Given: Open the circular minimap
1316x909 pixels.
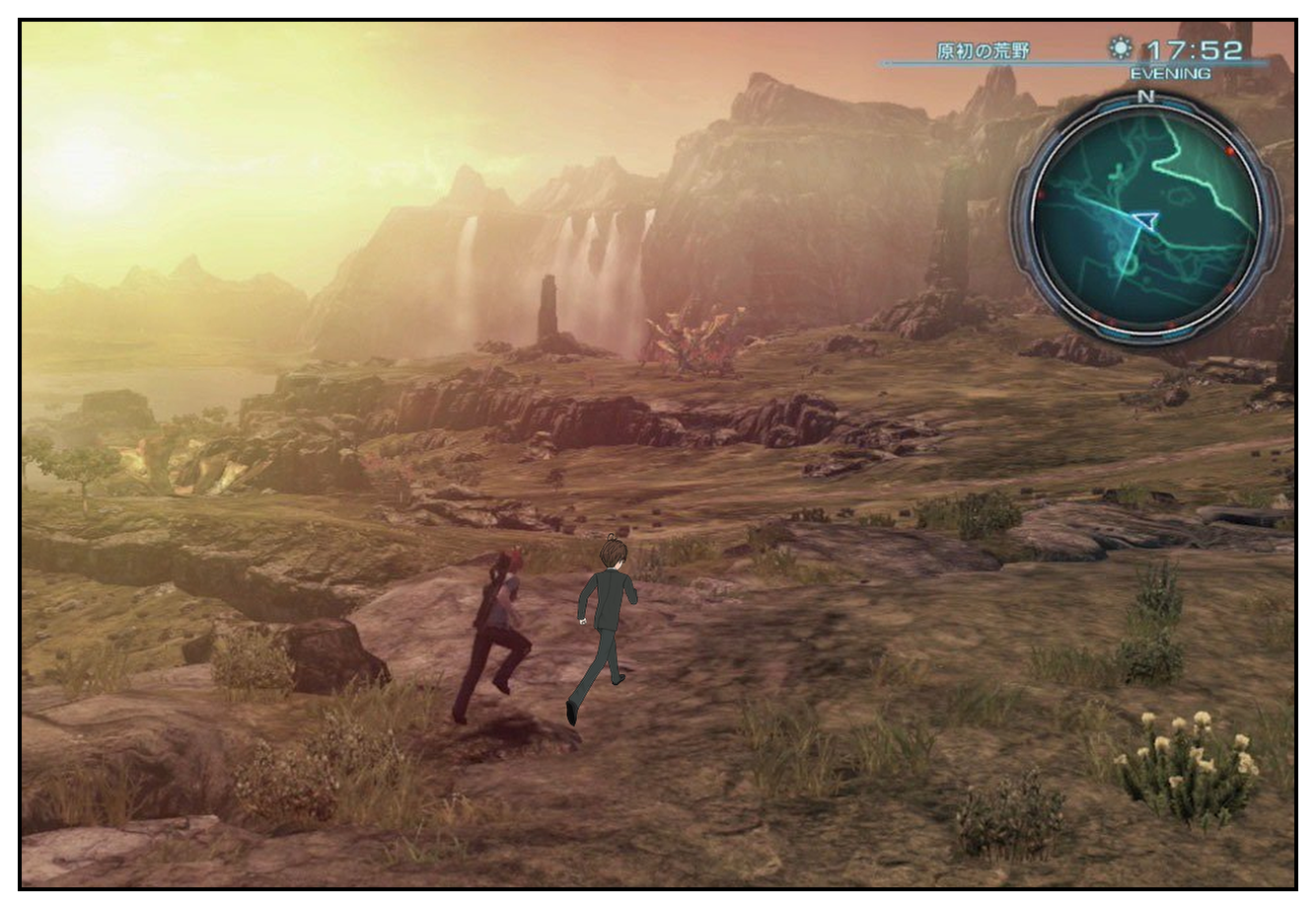Looking at the screenshot, I should click(x=1145, y=218).
